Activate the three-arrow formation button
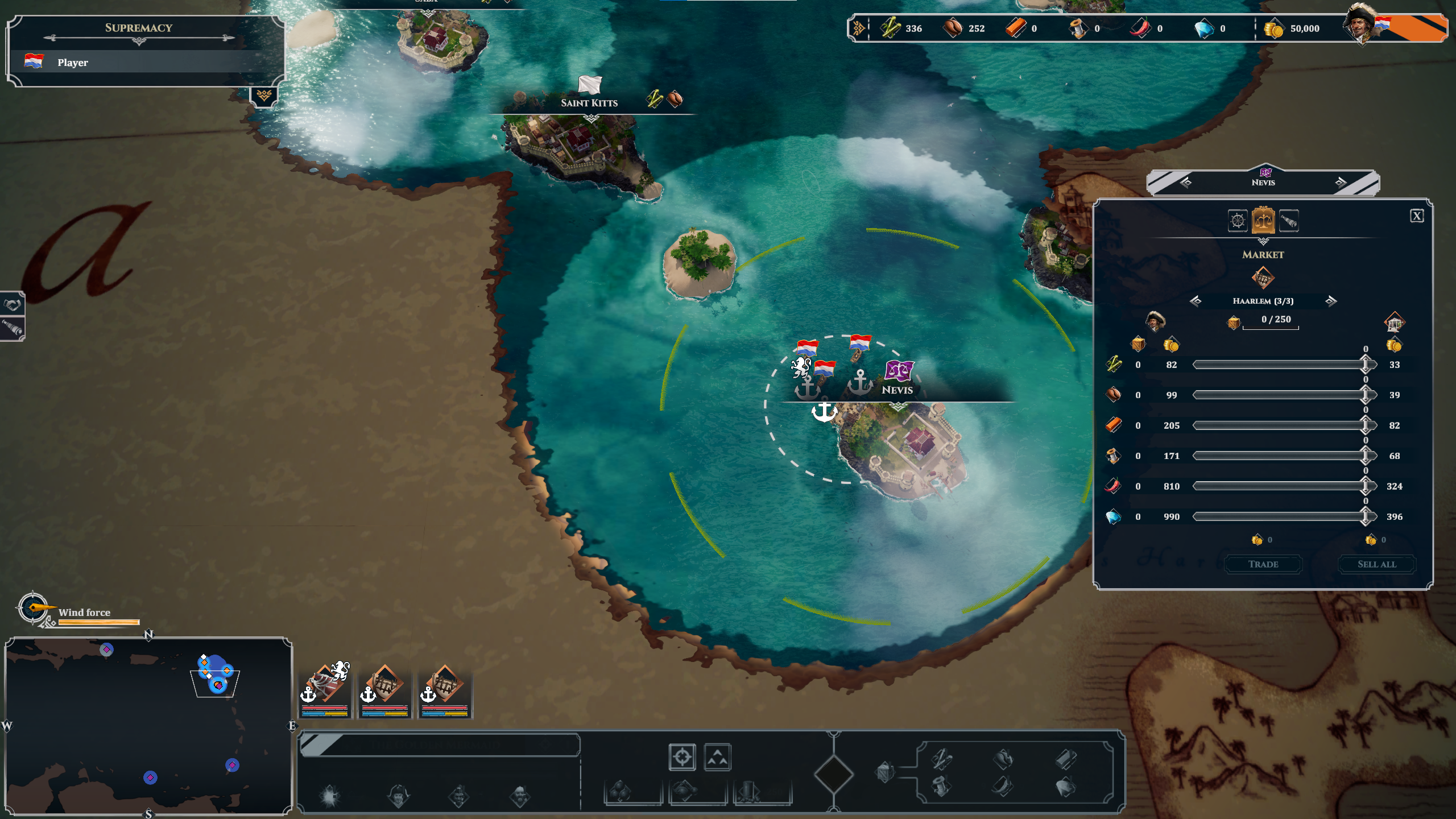 click(x=717, y=758)
